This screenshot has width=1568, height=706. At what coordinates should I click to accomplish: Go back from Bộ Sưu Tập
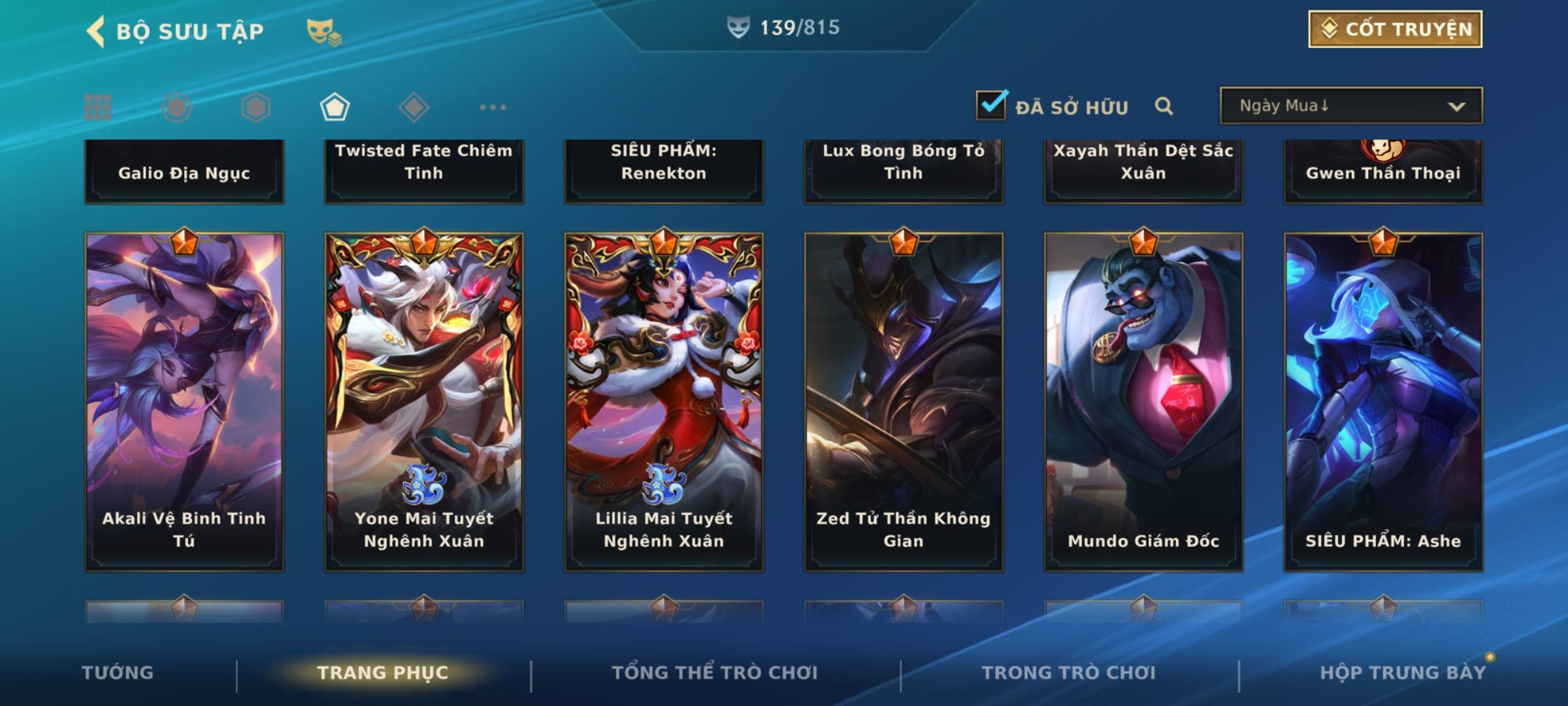pos(97,31)
